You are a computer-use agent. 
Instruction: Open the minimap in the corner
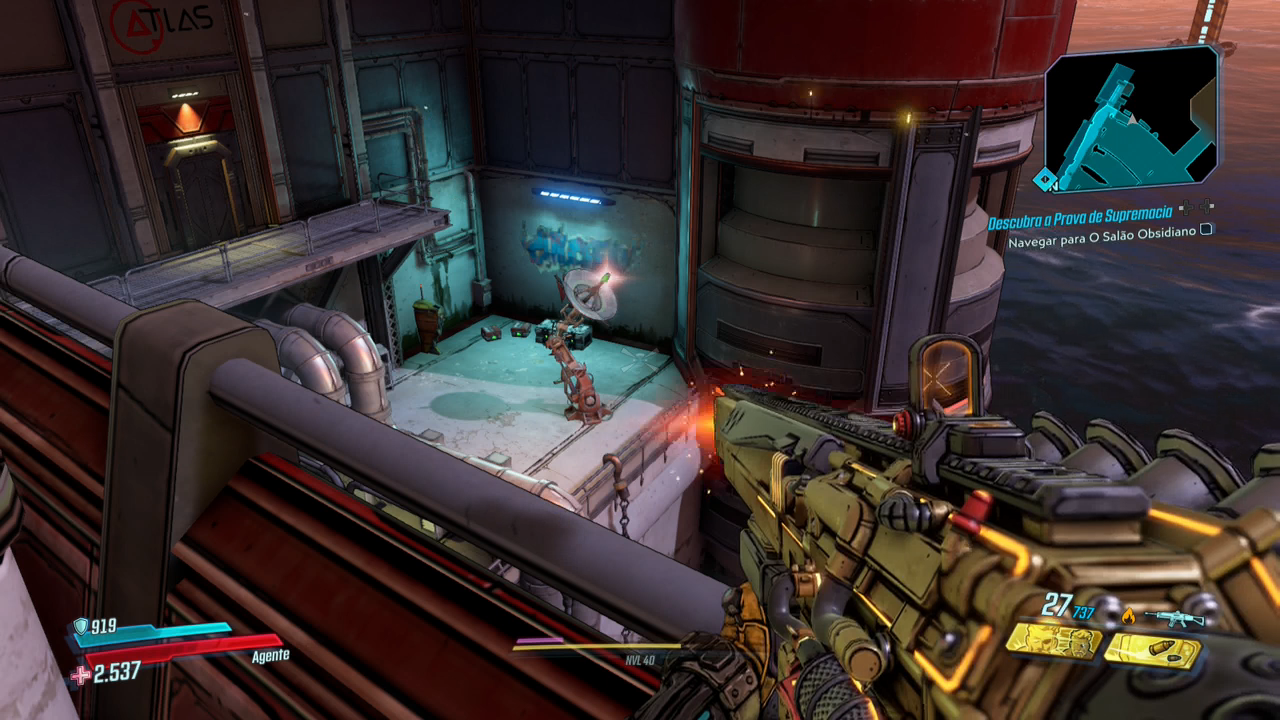point(1131,119)
